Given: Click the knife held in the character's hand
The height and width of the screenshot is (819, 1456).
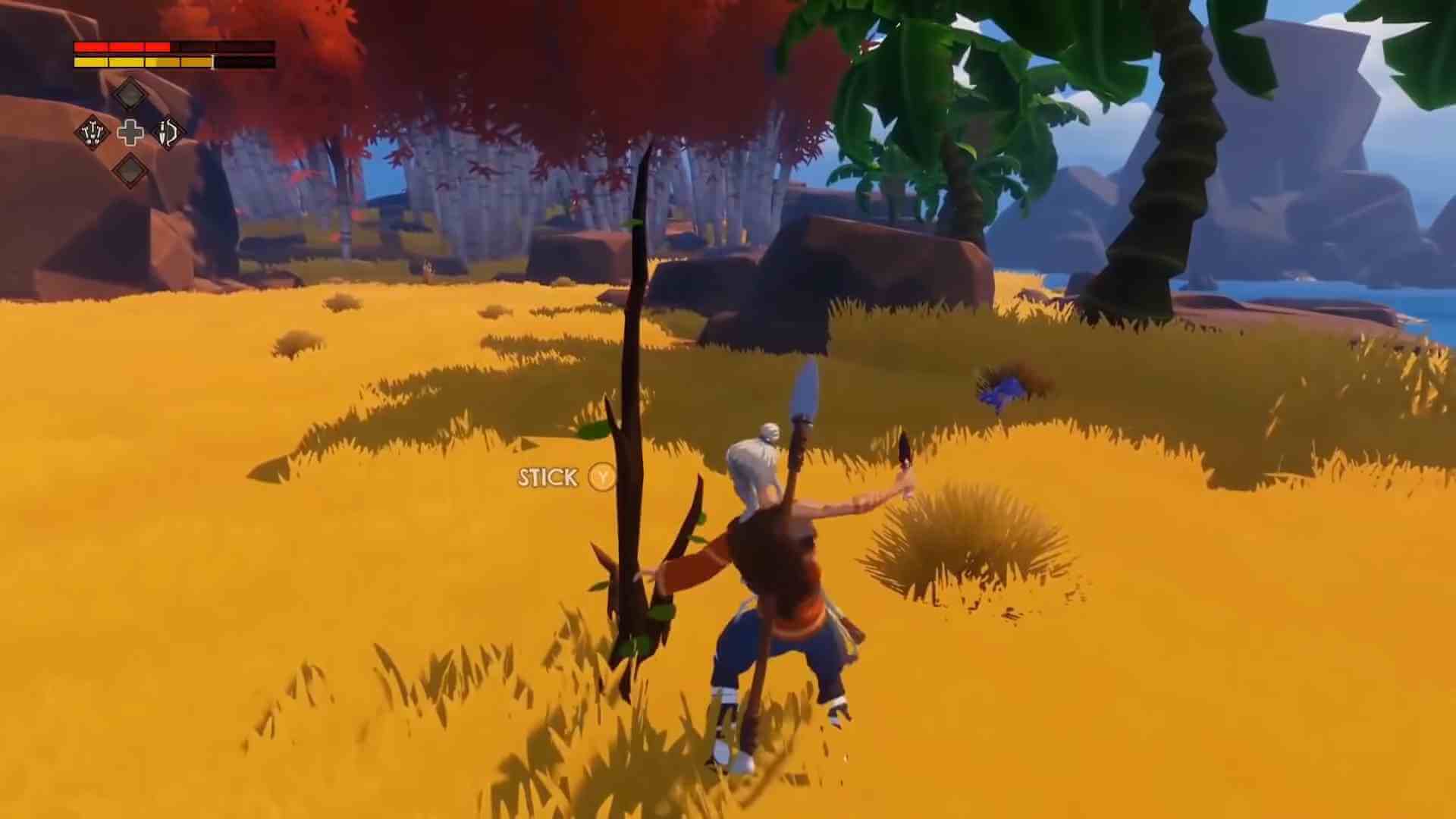Looking at the screenshot, I should click(905, 446).
